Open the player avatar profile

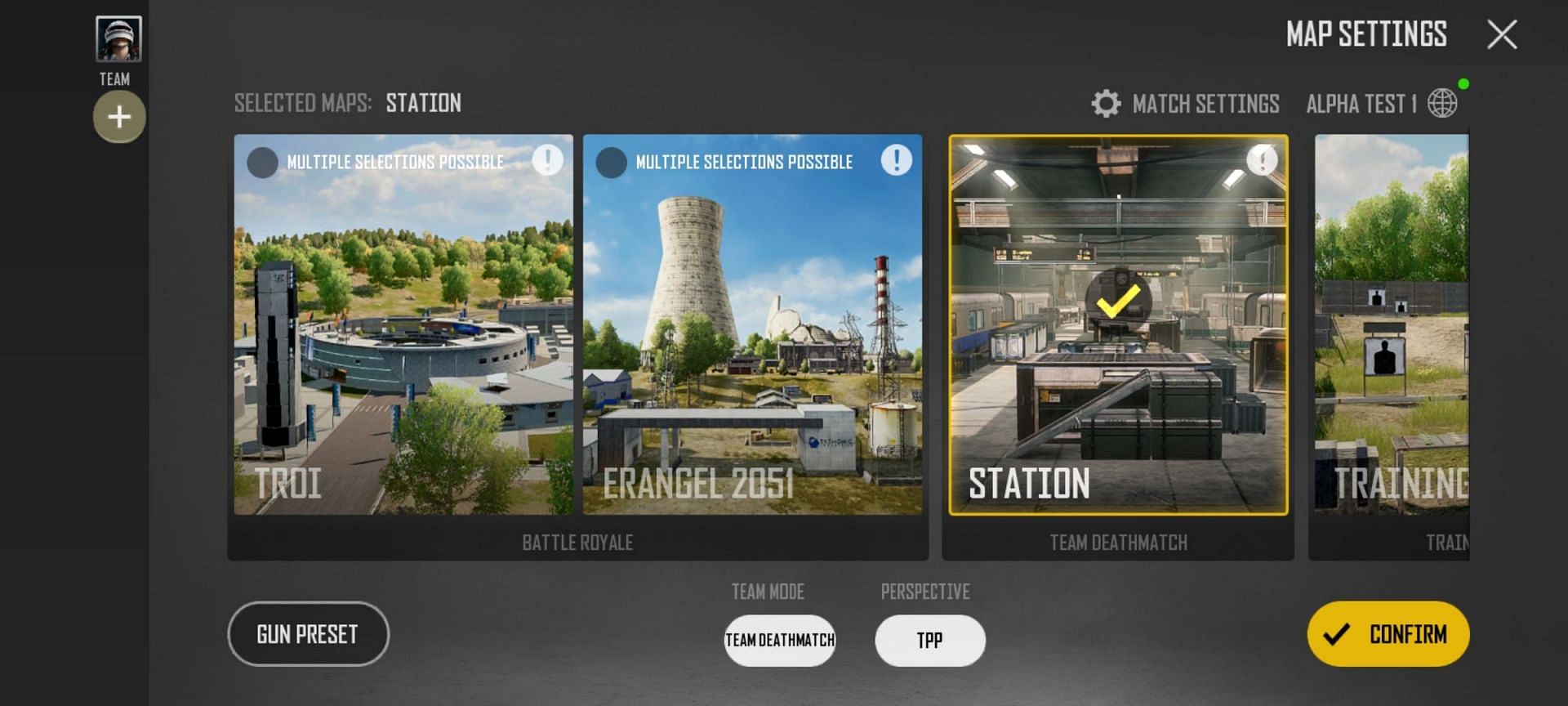pos(118,38)
